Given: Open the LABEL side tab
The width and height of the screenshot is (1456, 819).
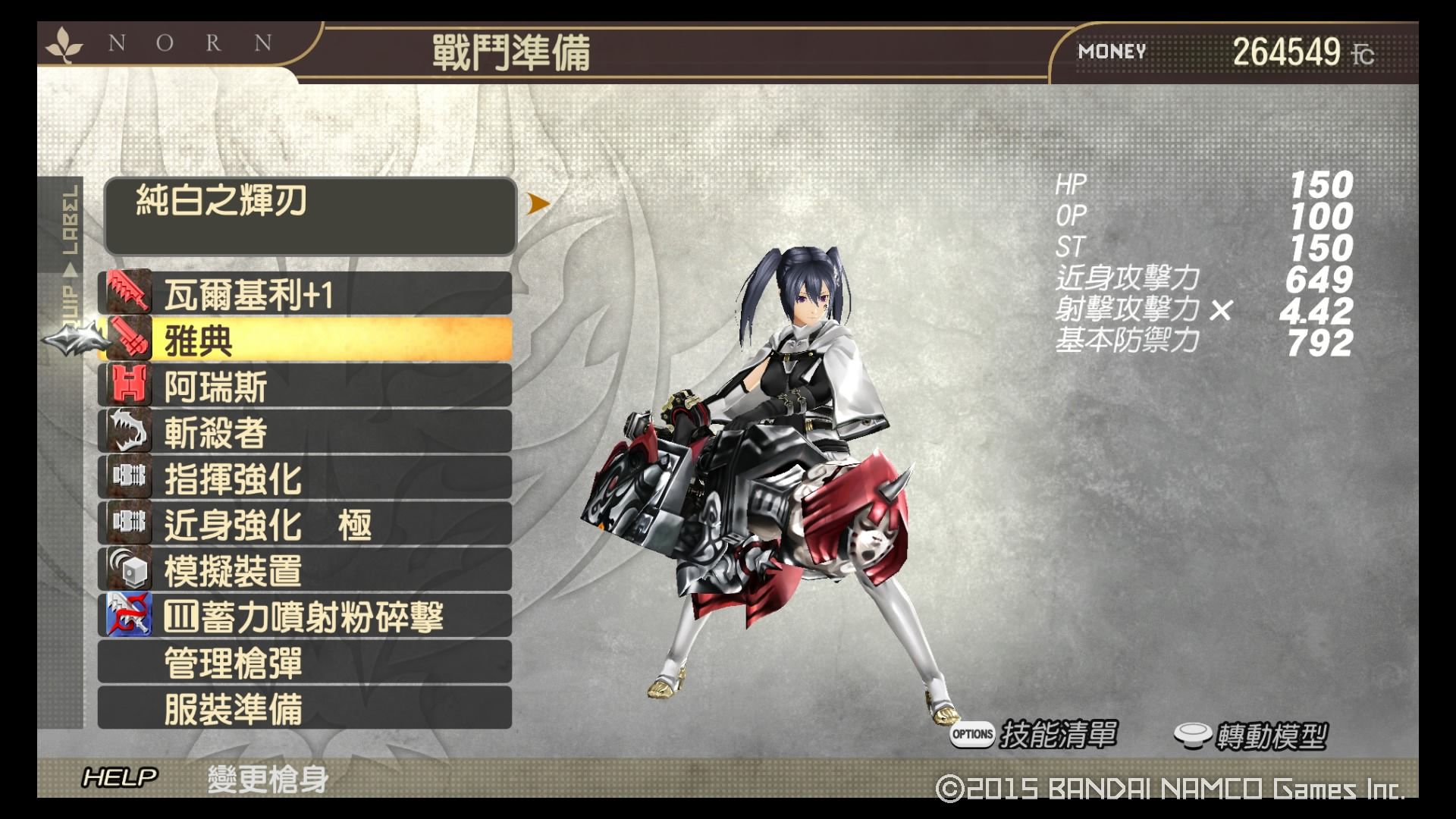Looking at the screenshot, I should click(x=70, y=221).
